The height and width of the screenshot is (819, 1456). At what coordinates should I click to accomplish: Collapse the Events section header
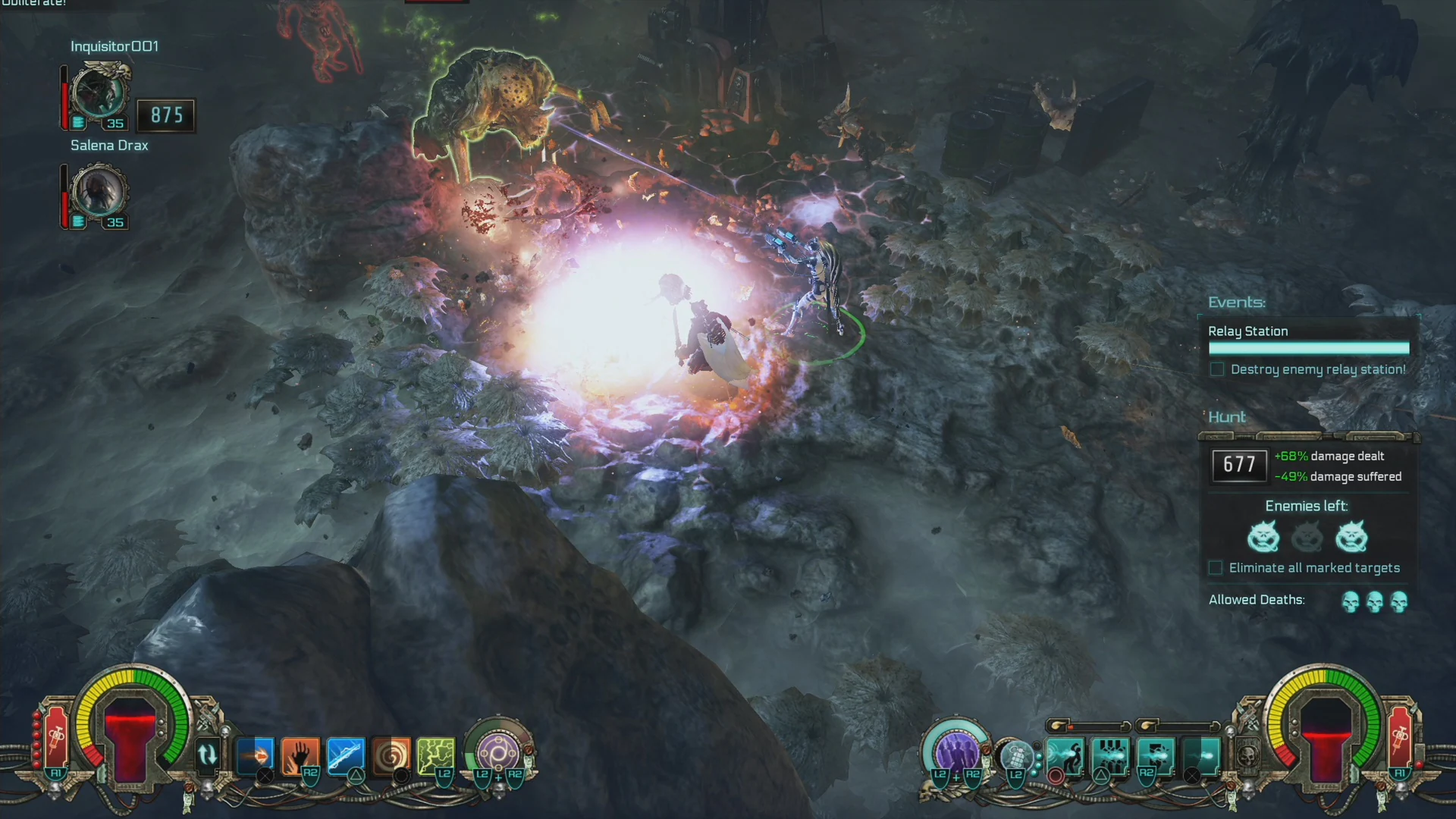tap(1236, 302)
